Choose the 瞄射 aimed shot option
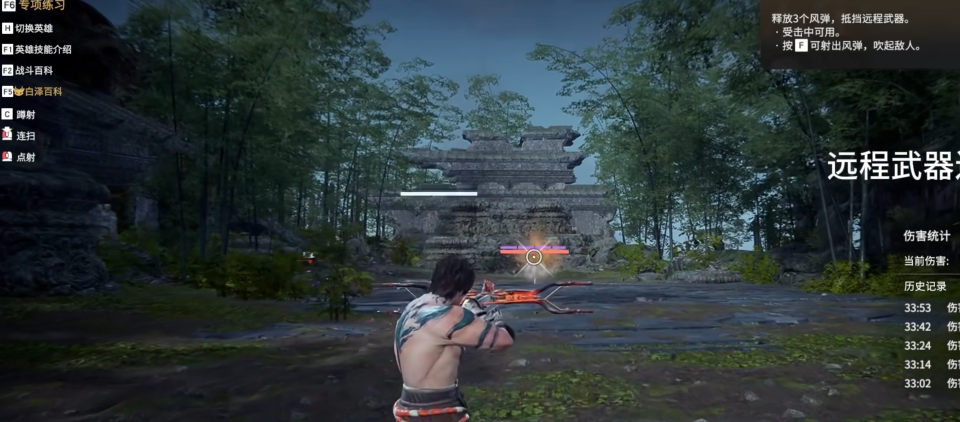Image resolution: width=960 pixels, height=422 pixels. [x=26, y=114]
